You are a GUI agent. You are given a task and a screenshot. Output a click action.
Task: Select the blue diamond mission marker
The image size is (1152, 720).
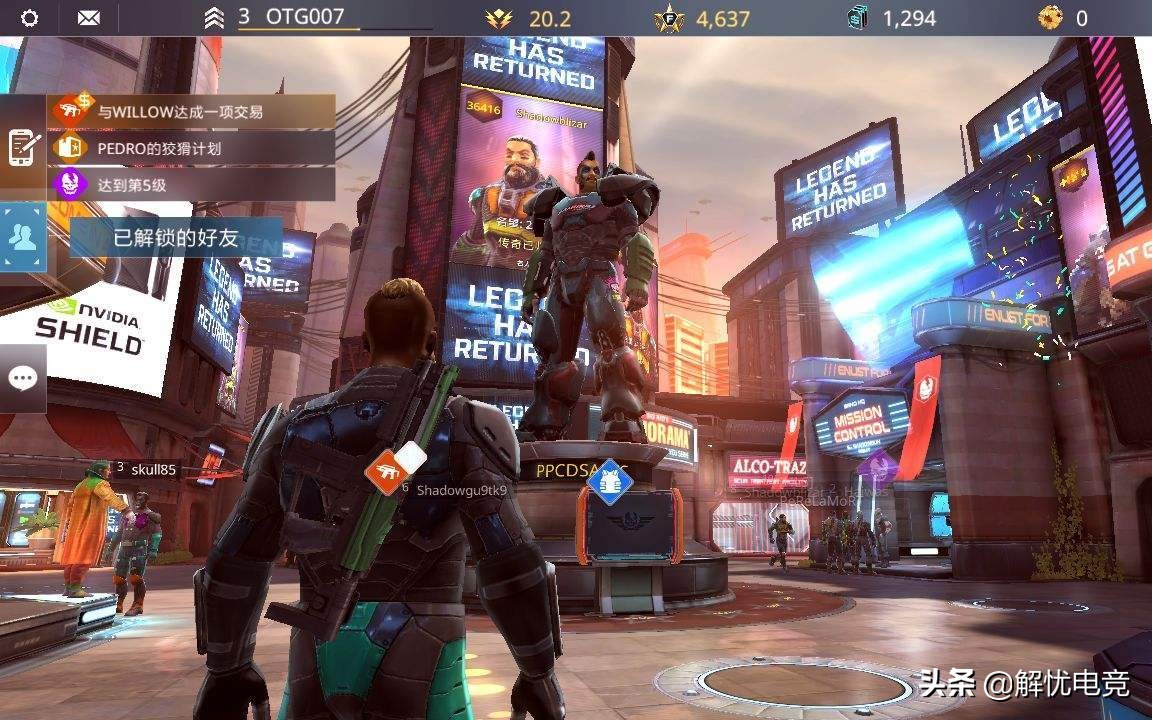(609, 482)
